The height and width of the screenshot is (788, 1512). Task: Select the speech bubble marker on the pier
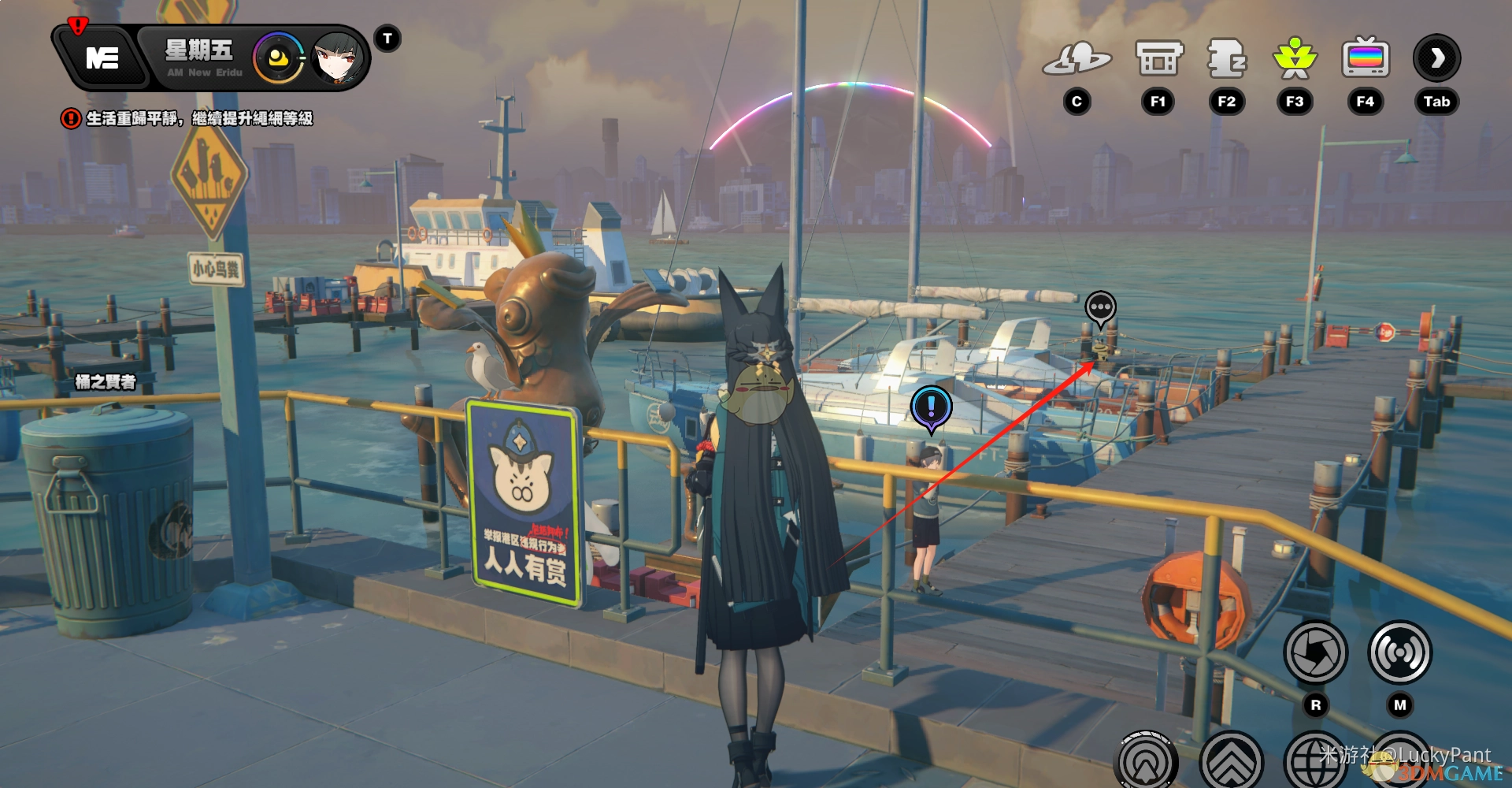coord(1100,307)
